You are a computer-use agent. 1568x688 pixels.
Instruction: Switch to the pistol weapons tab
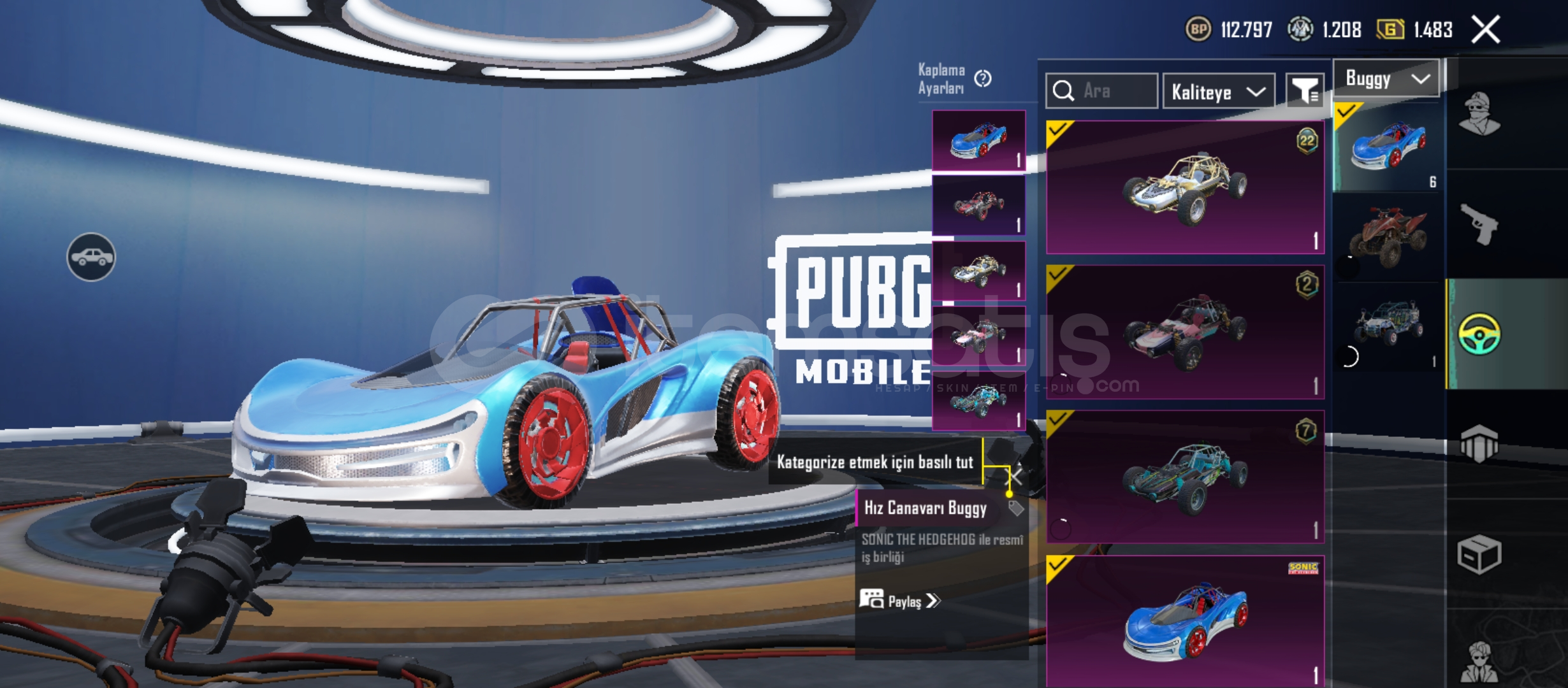1479,224
